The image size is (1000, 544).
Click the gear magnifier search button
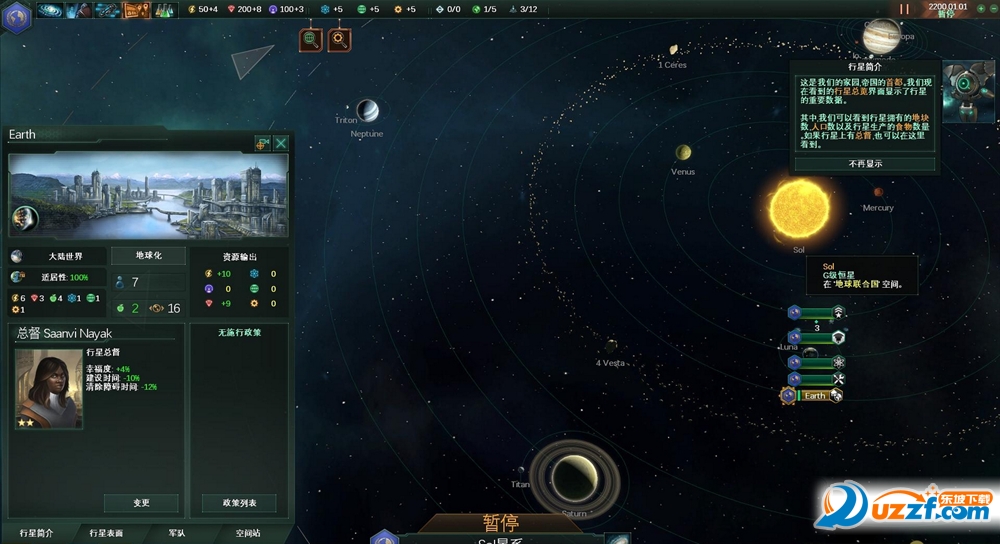point(339,39)
